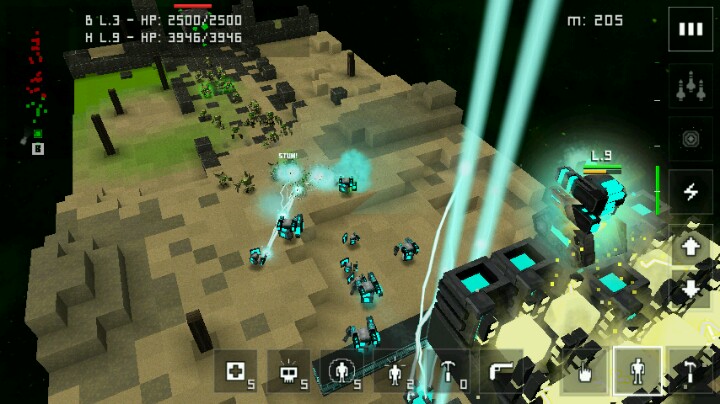Activate the lightning bolt power
Image resolution: width=720 pixels, height=404 pixels.
point(690,191)
